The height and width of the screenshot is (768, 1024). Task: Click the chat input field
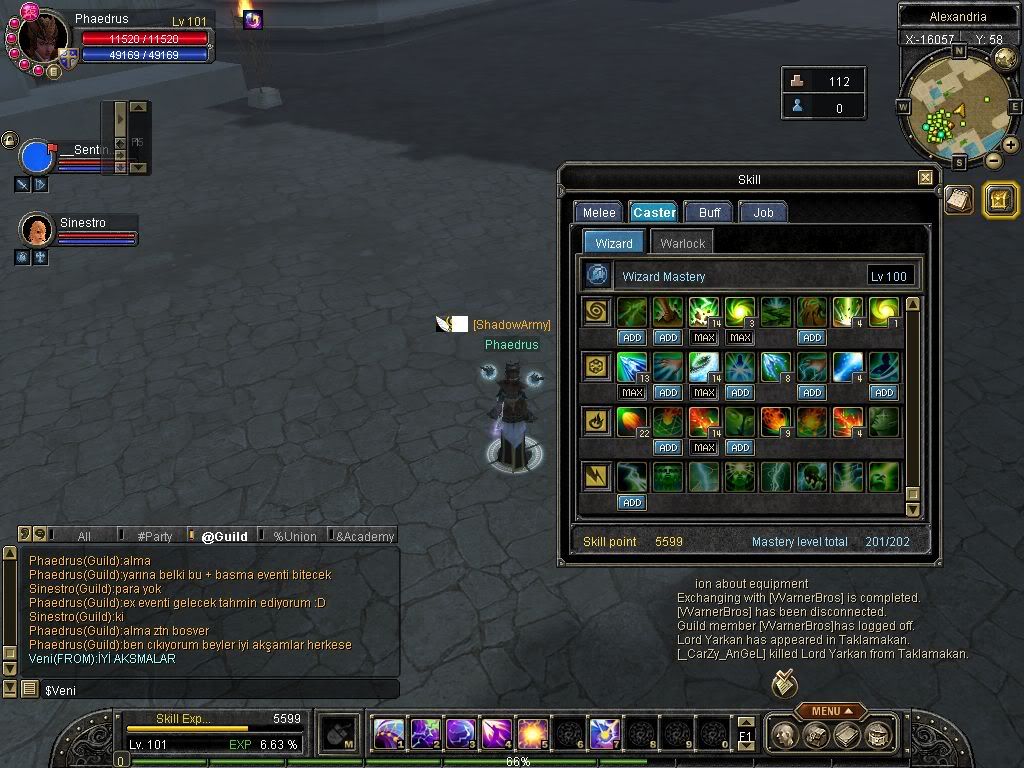[x=215, y=690]
